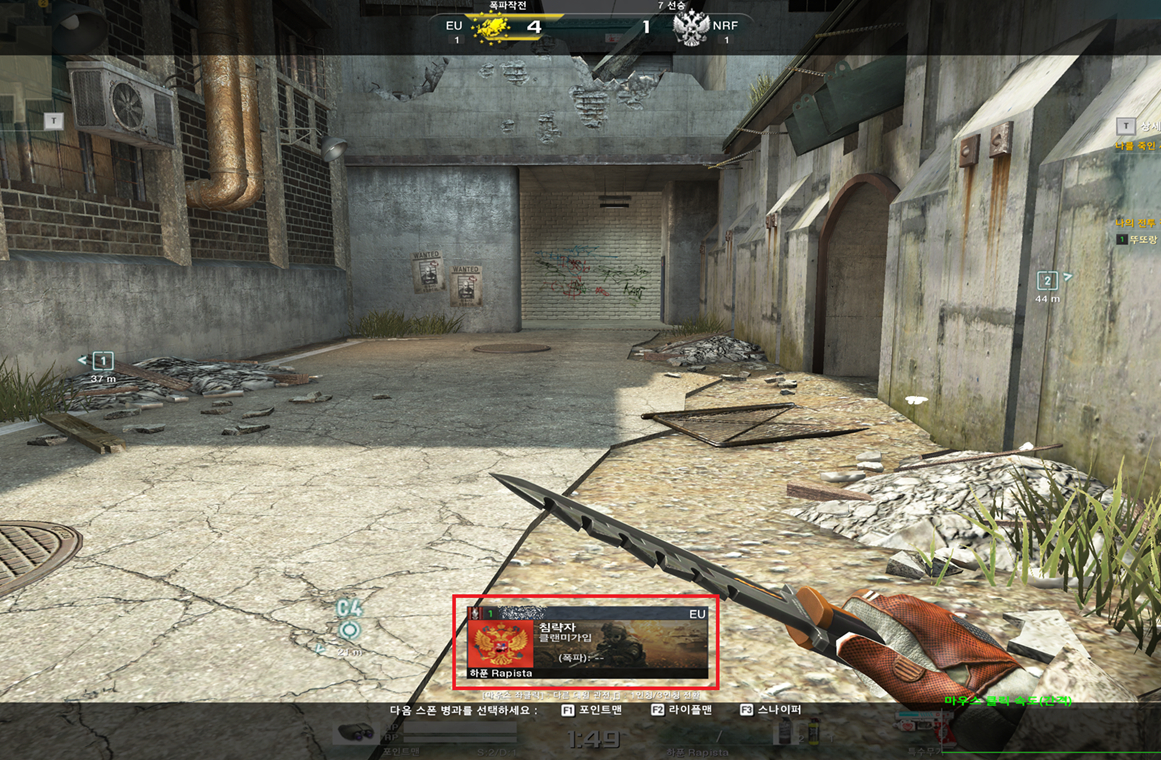Image resolution: width=1161 pixels, height=760 pixels.
Task: Select the NRF team eagle emblem
Action: pos(691,27)
